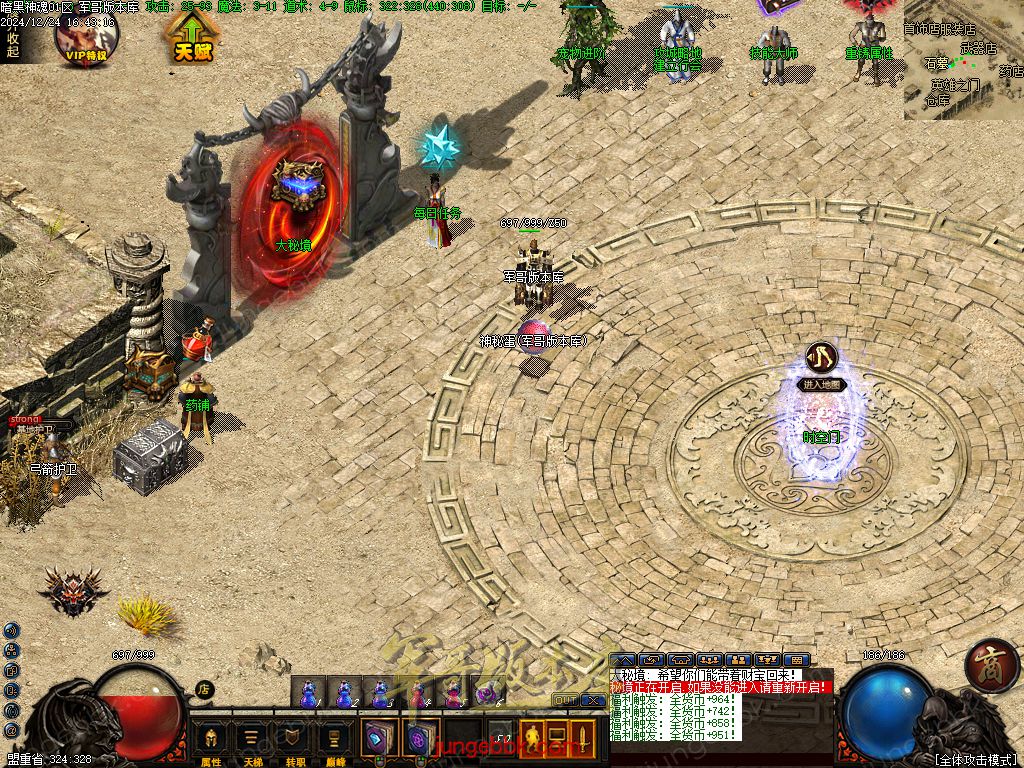This screenshot has height=768, width=1024.
Task: Click the OUT button above the hotbar
Action: (x=564, y=700)
